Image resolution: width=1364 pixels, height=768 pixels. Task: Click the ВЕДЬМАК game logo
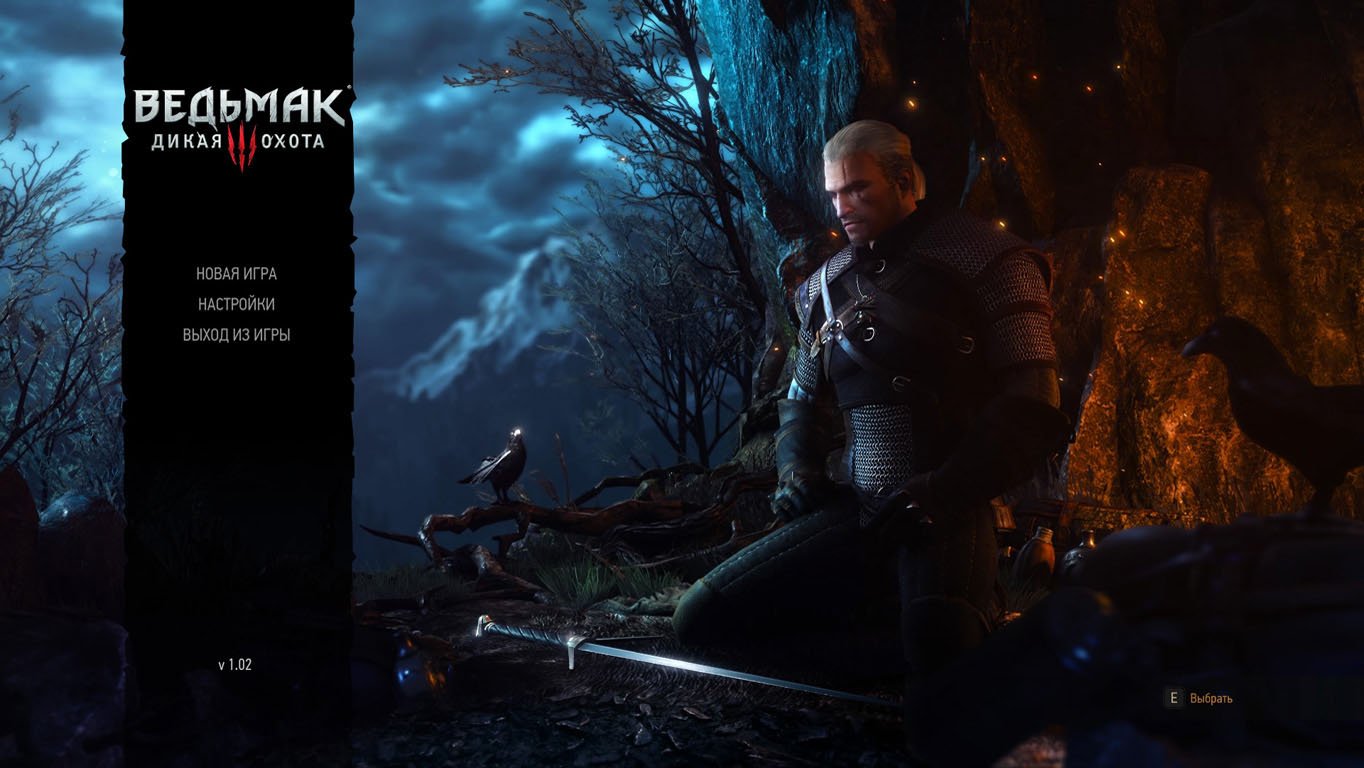[x=240, y=105]
